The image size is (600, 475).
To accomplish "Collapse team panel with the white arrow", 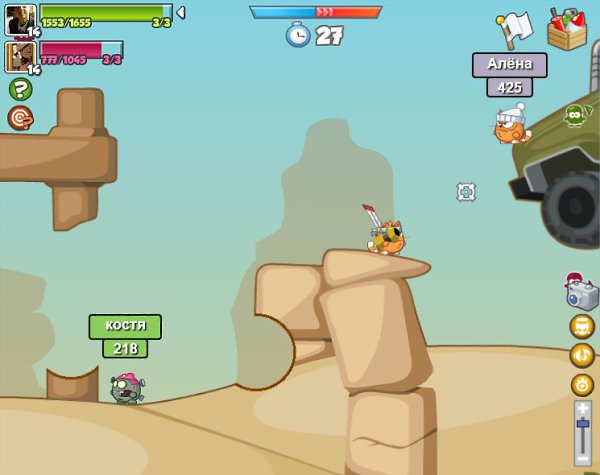I will (x=181, y=13).
